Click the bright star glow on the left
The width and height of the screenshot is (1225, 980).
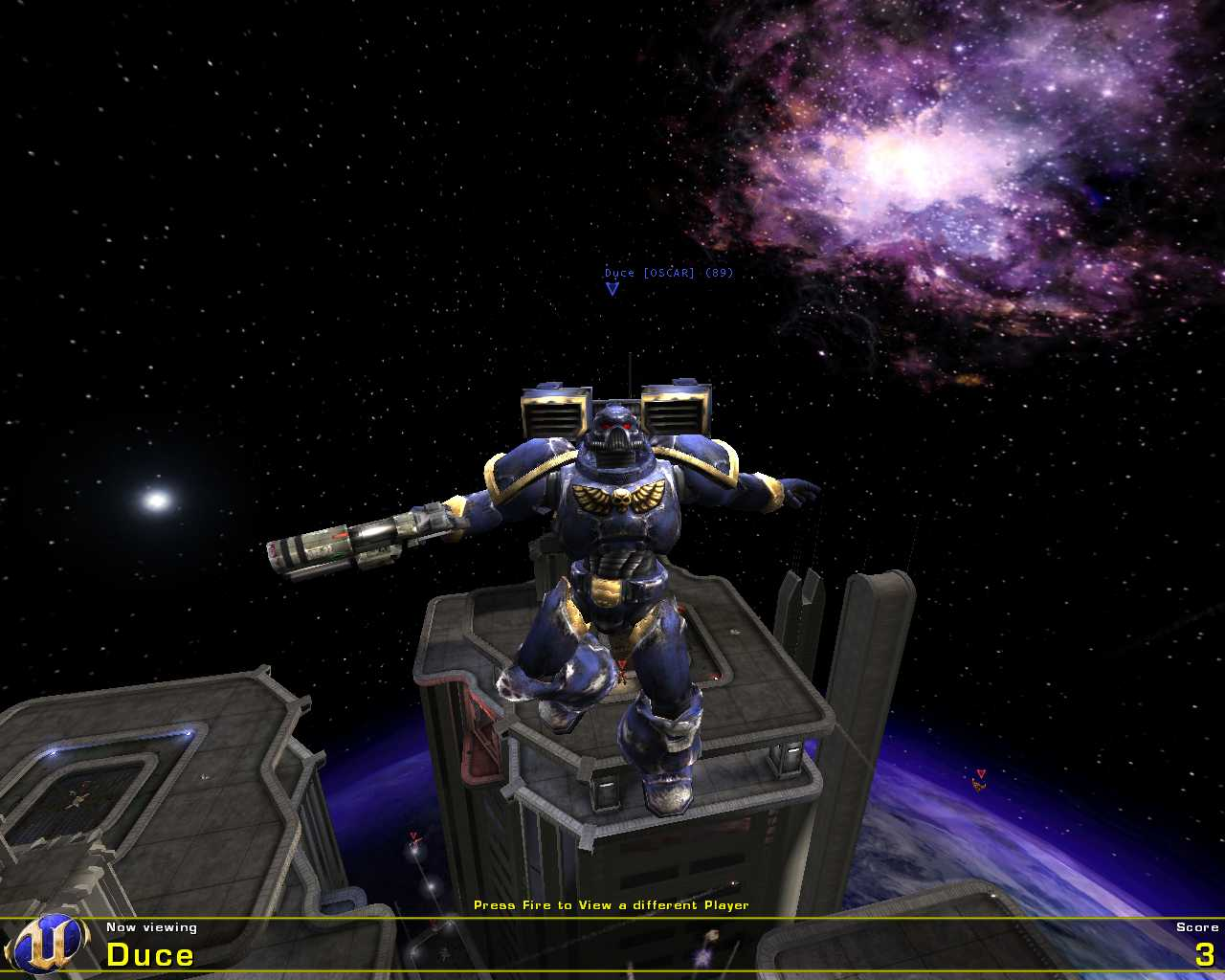pyautogui.click(x=156, y=499)
